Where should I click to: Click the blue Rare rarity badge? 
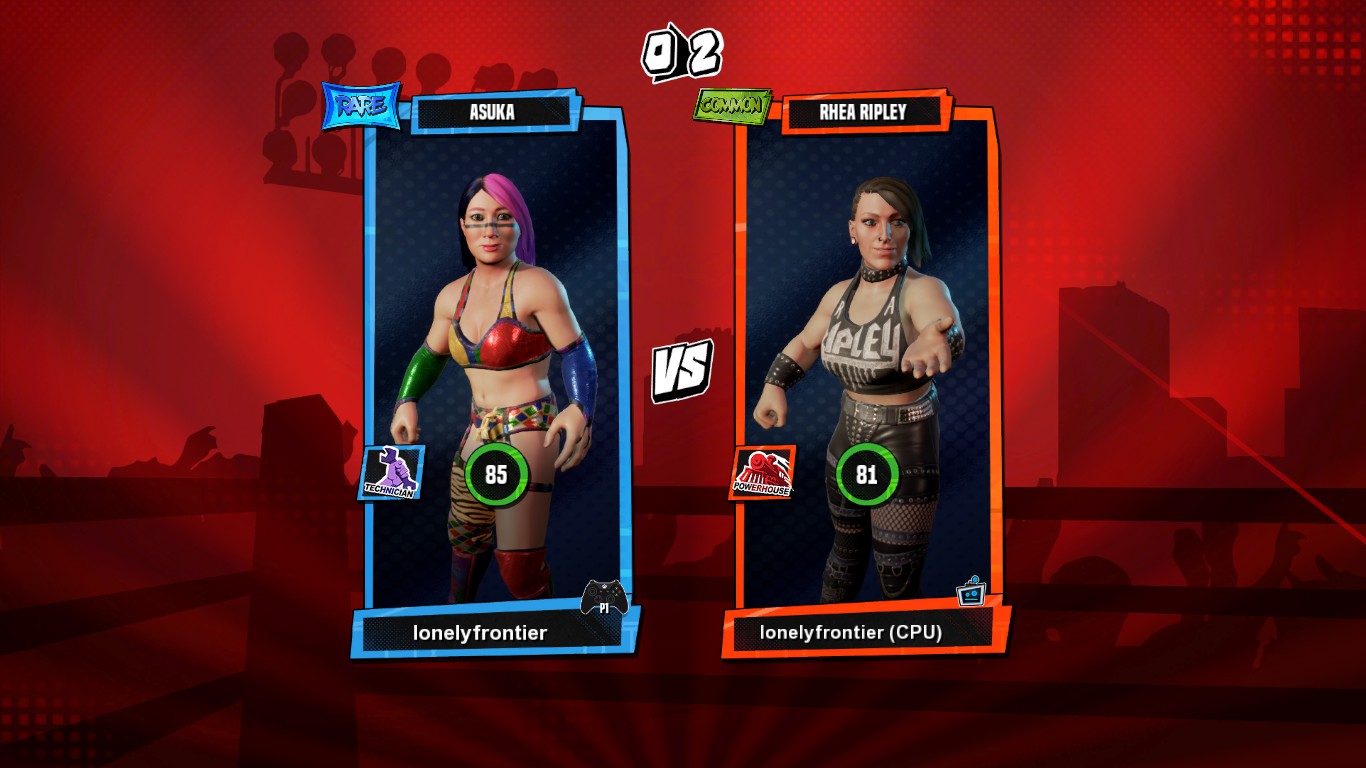click(361, 107)
